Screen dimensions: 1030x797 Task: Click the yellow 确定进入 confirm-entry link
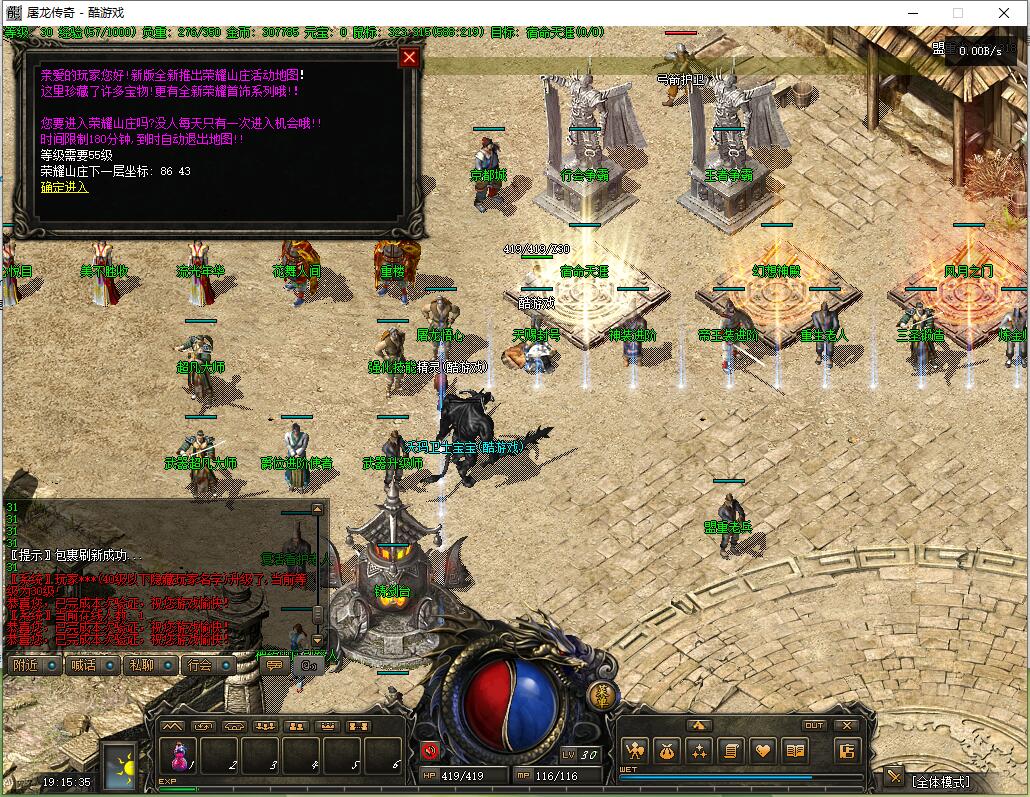64,187
